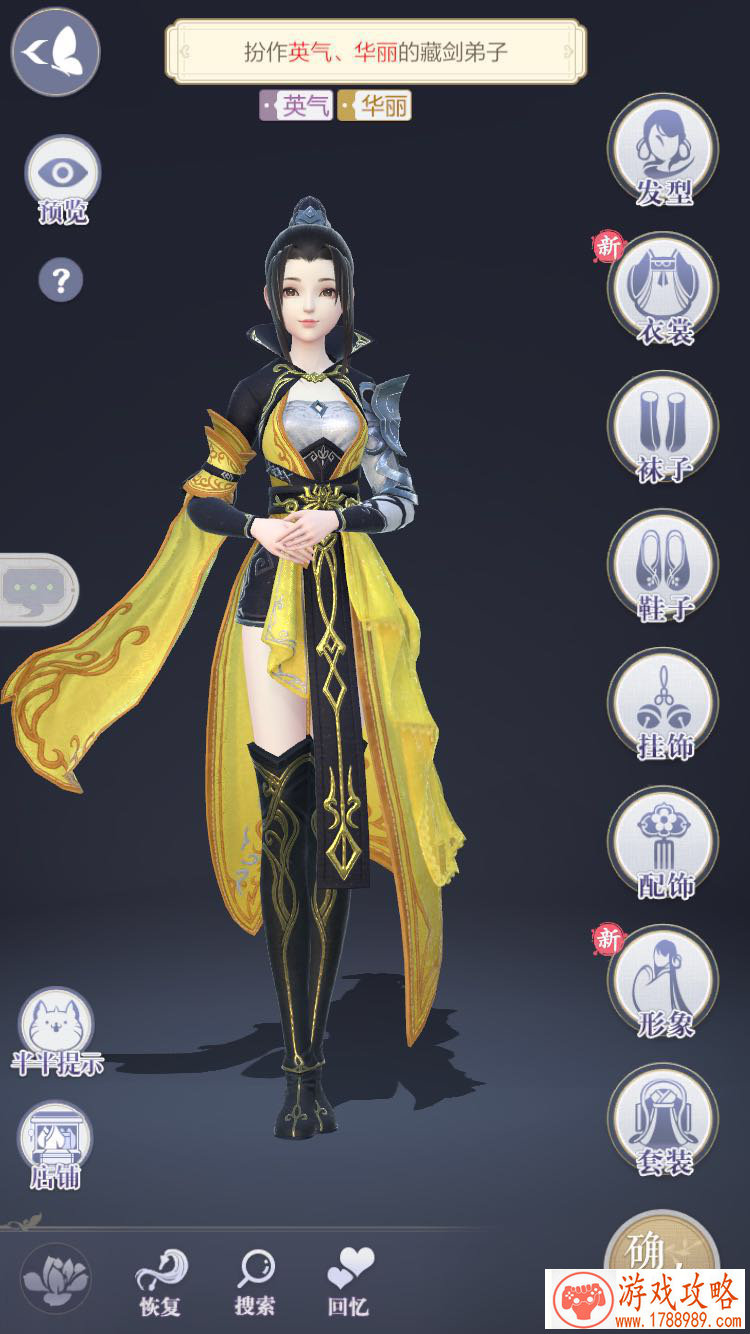Screen dimensions: 750x1334
Task: Tap the lotus flower icon button
Action: pos(56,1278)
